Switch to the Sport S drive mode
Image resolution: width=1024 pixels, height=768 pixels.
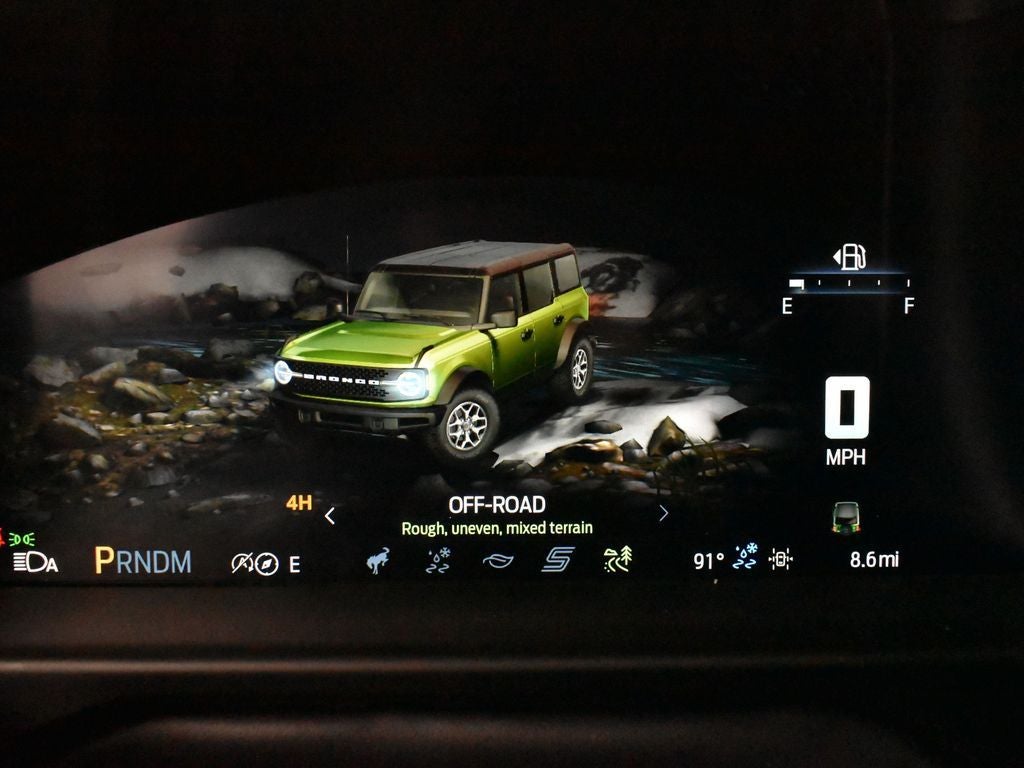pyautogui.click(x=557, y=561)
